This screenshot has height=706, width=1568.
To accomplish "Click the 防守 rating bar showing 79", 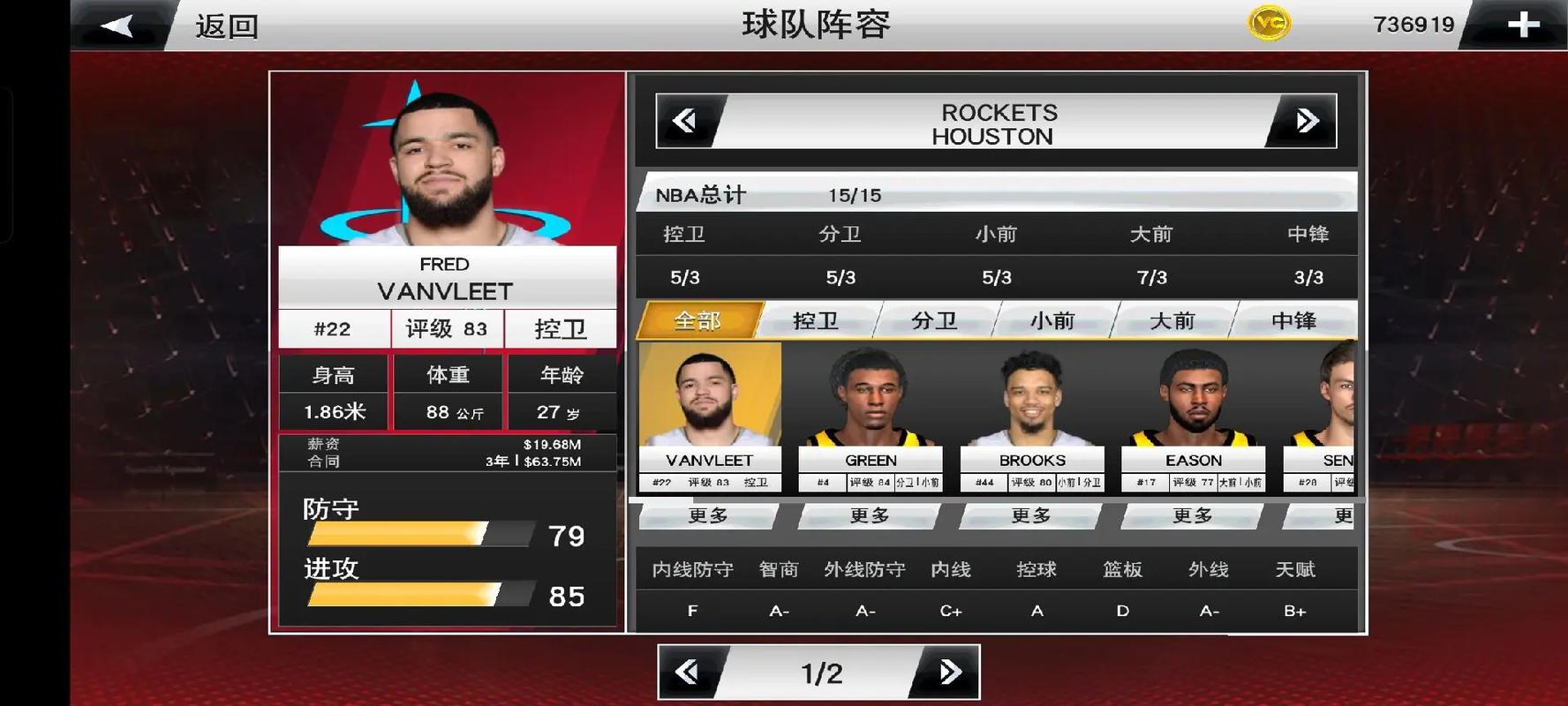I will [415, 532].
